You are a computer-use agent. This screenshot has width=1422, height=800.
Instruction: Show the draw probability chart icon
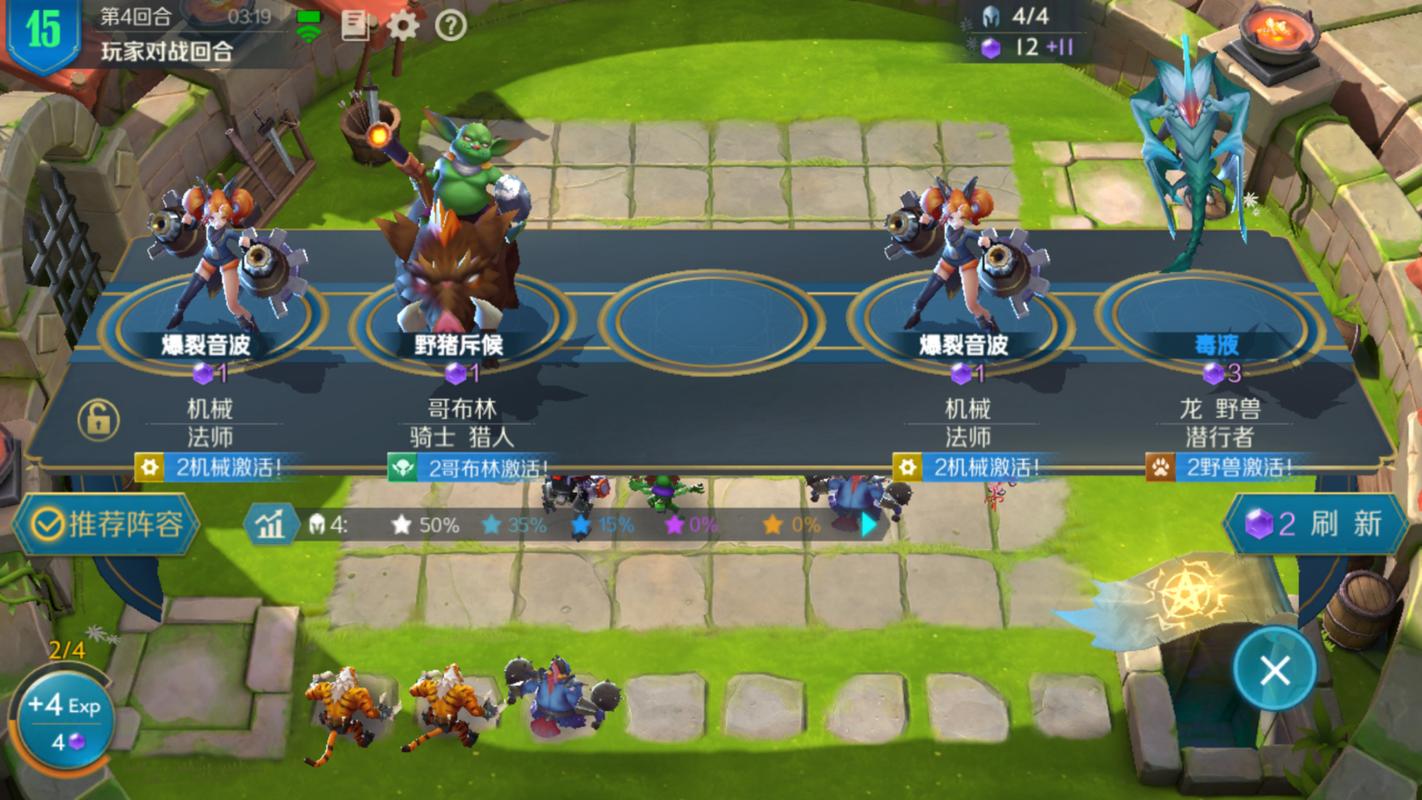(x=270, y=526)
